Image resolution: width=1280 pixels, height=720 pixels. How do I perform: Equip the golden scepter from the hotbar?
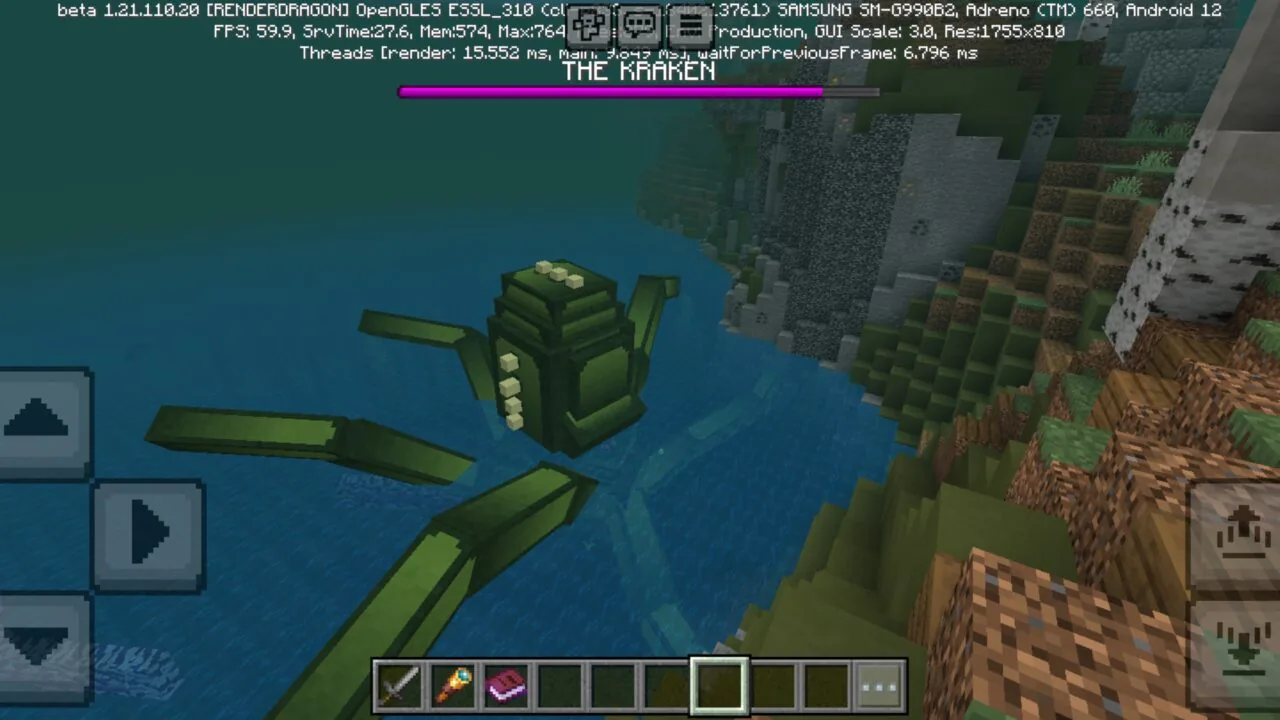452,684
